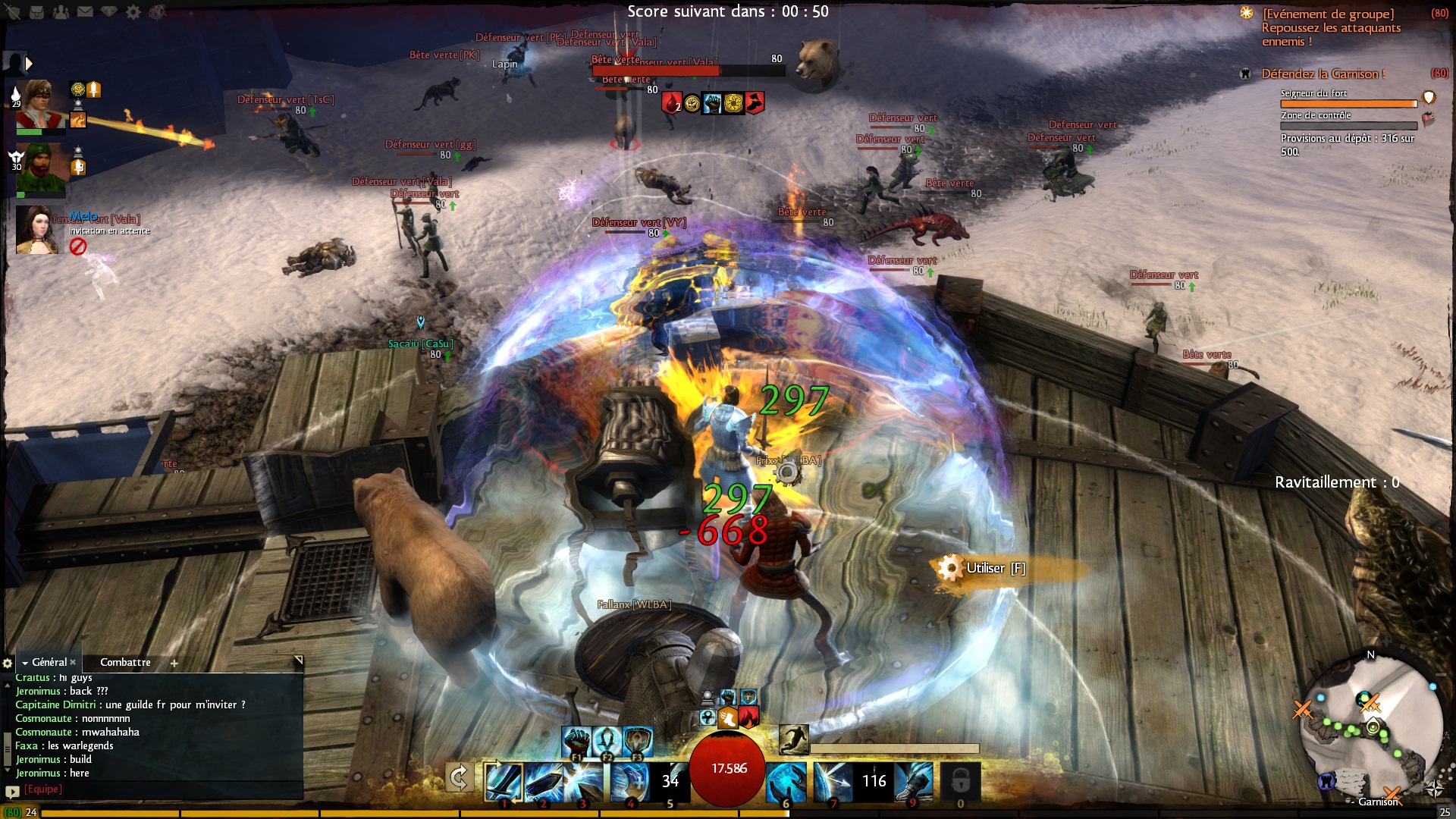Click the Utiliser interaction prompt

(x=986, y=568)
